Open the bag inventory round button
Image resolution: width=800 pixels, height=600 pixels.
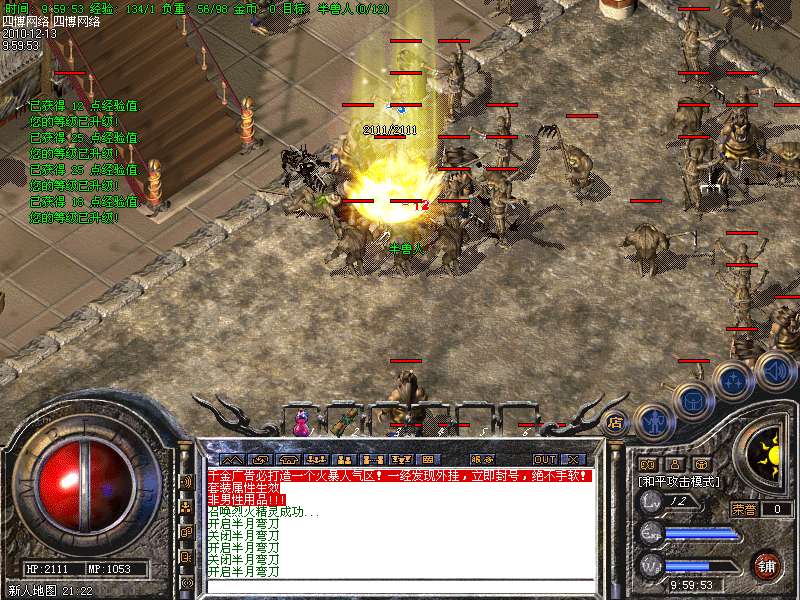click(691, 401)
